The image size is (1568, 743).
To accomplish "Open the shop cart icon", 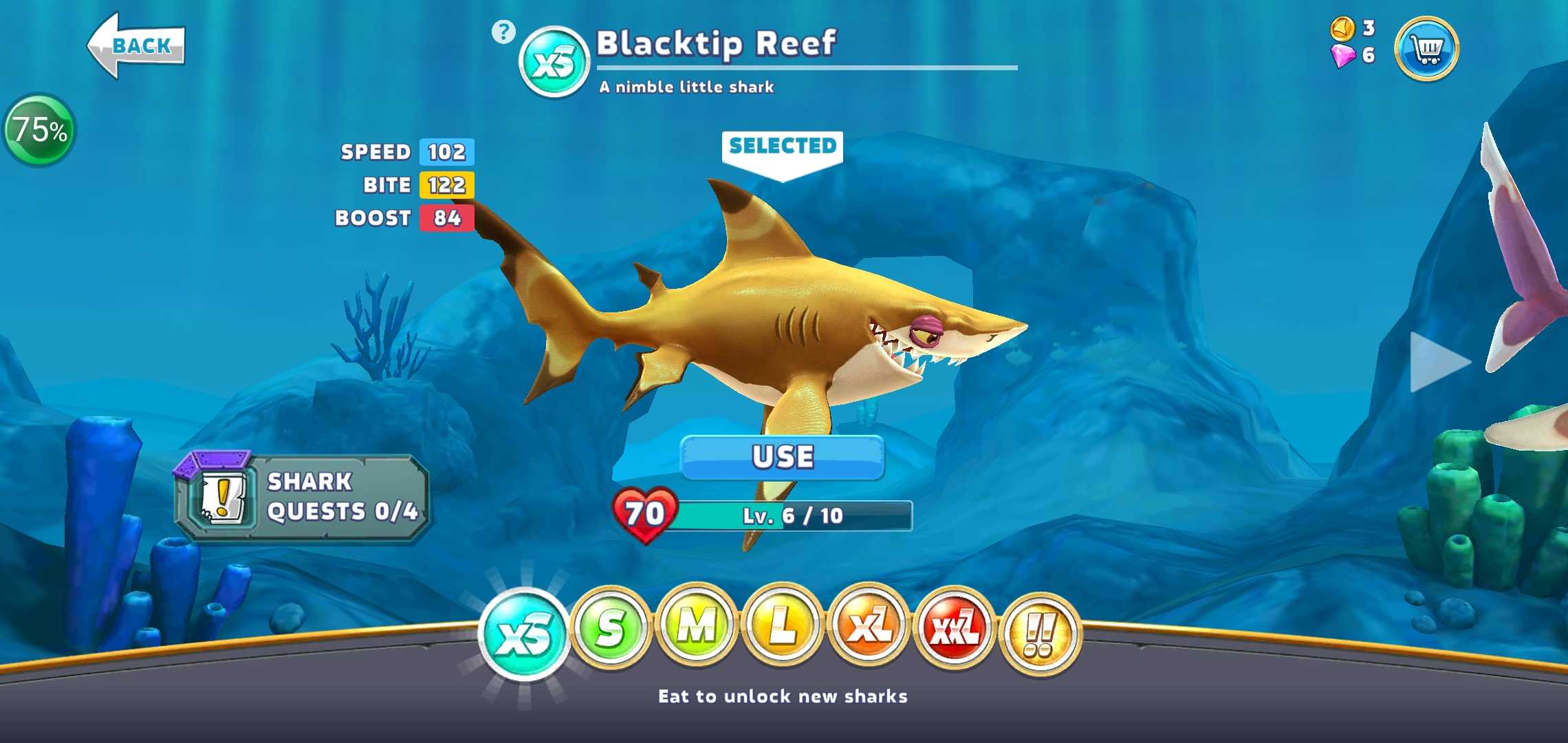I will pos(1426,49).
